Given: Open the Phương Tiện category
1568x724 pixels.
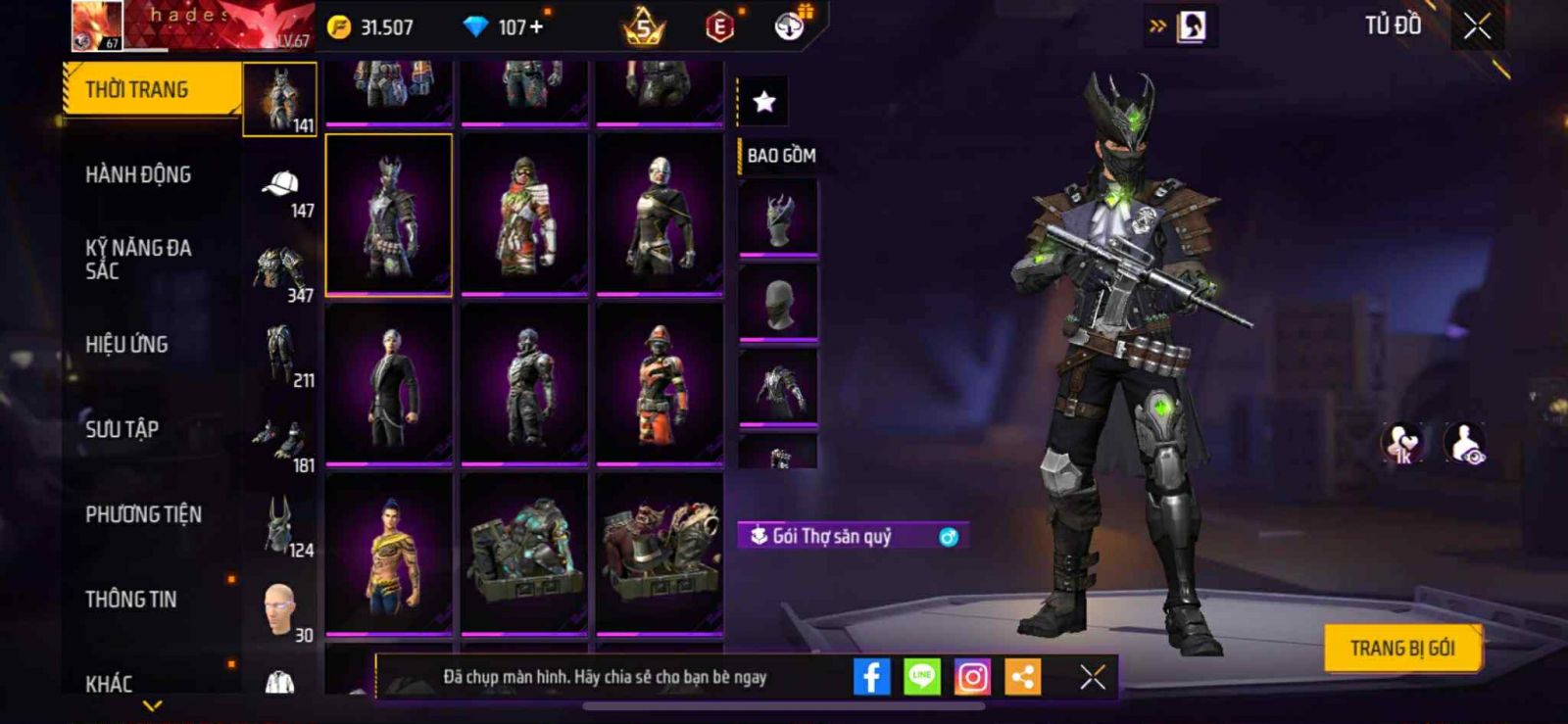Looking at the screenshot, I should [x=143, y=514].
